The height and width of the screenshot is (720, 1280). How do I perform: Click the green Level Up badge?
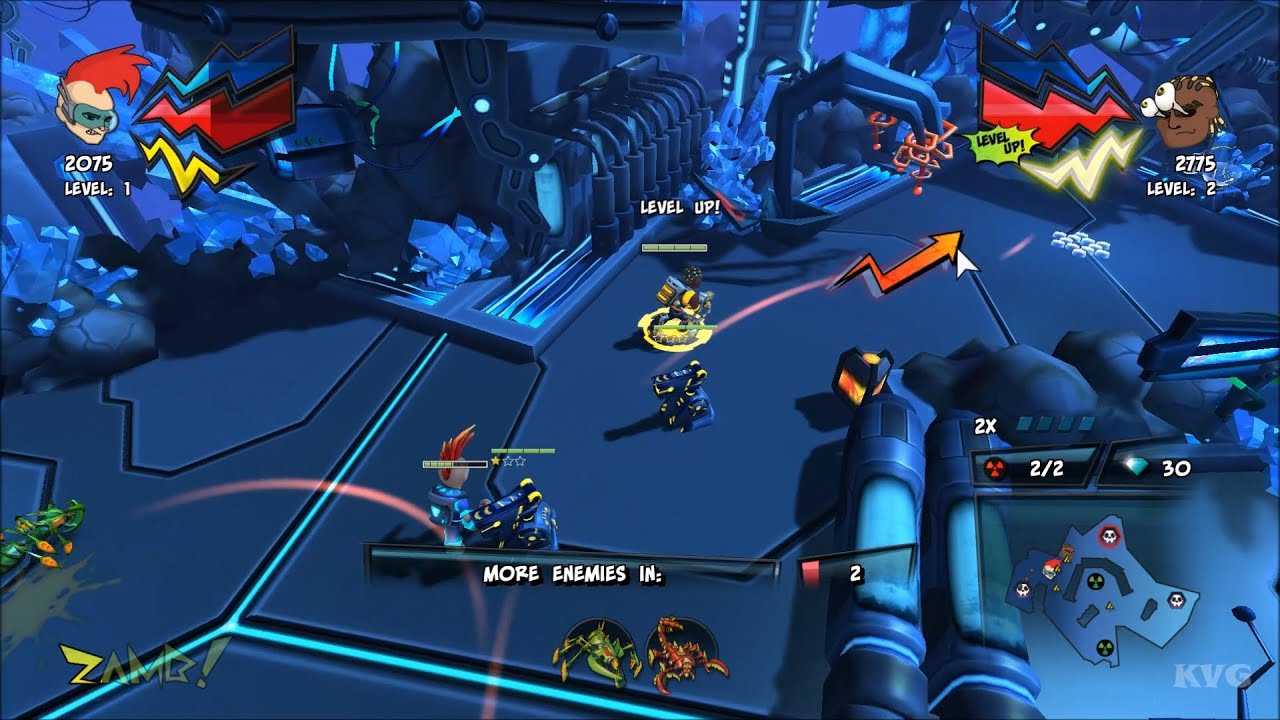point(998,144)
